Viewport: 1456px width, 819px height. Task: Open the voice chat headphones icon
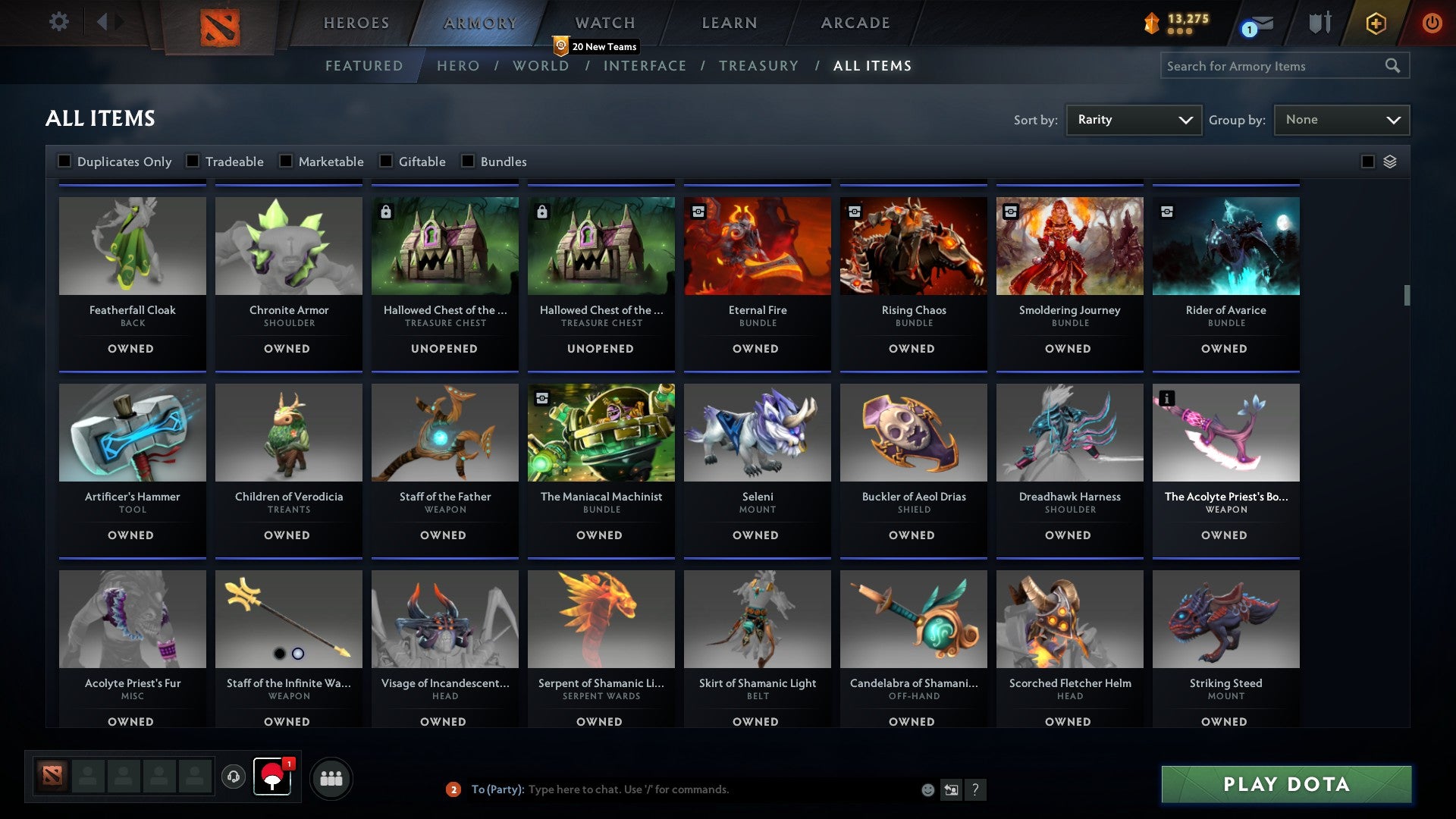233,777
